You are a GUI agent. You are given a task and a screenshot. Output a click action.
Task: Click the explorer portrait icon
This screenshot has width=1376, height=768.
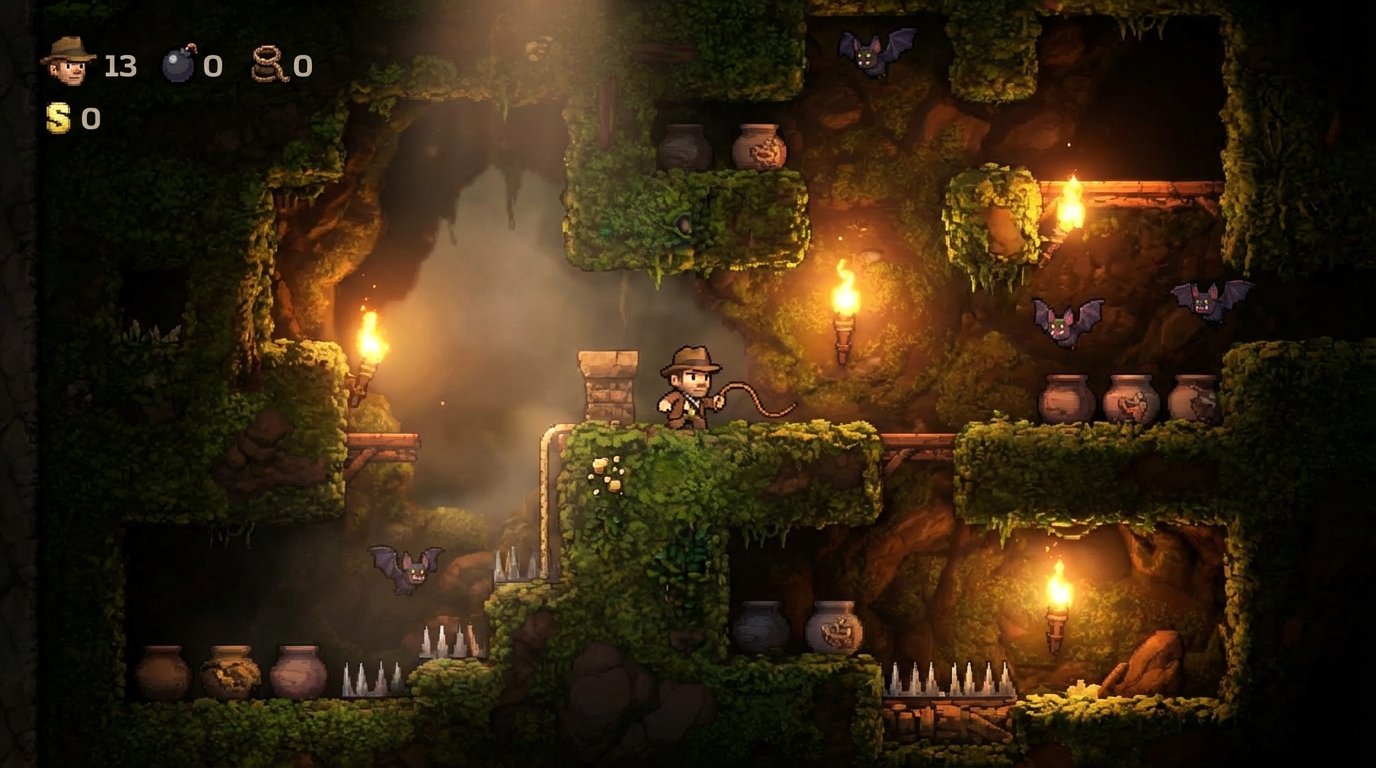click(68, 62)
